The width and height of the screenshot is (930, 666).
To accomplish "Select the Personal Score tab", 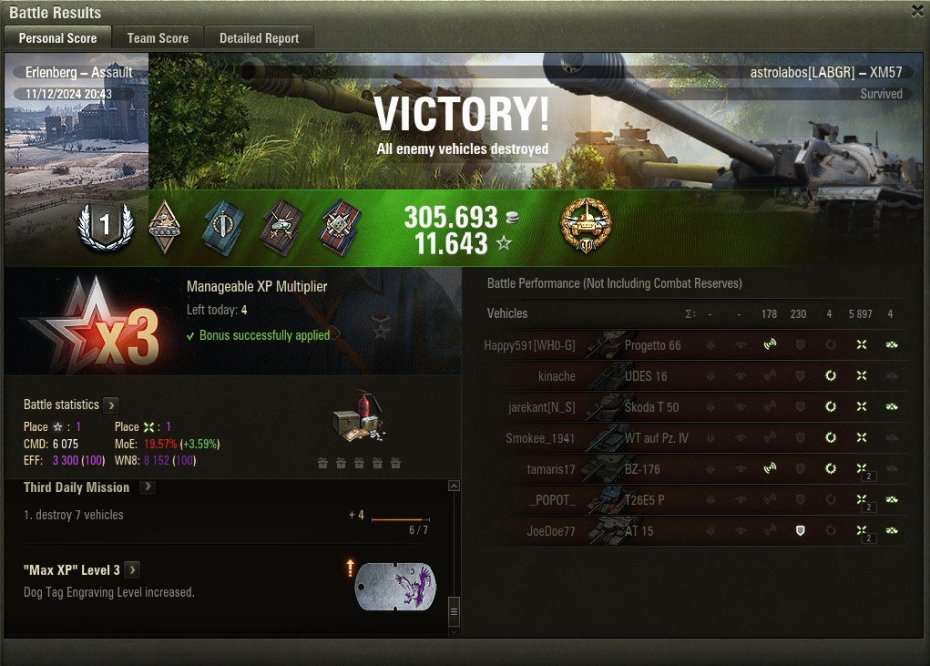I will click(58, 38).
